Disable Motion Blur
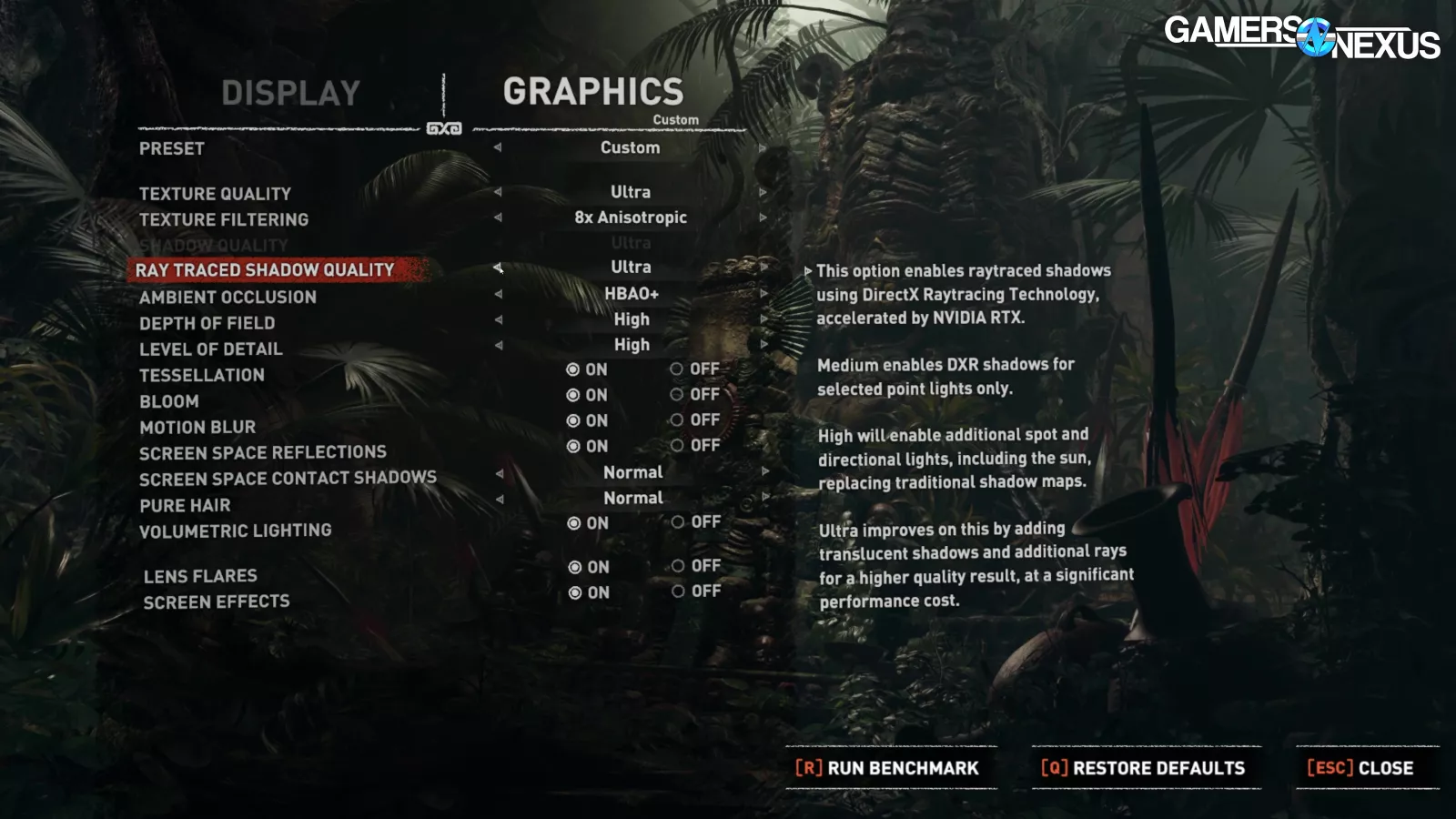The width and height of the screenshot is (1456, 819). (677, 420)
